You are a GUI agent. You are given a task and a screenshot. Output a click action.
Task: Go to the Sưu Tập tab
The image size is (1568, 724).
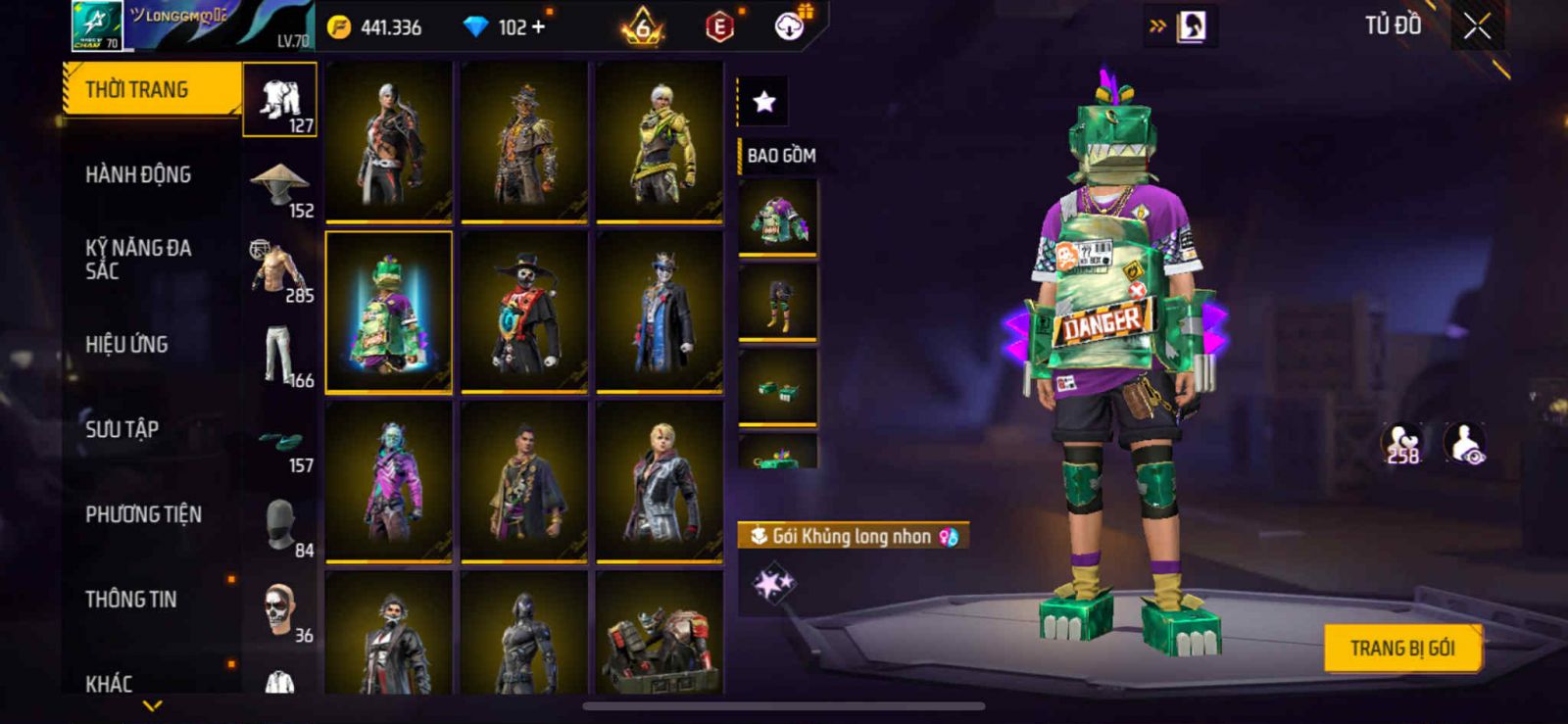[x=122, y=429]
